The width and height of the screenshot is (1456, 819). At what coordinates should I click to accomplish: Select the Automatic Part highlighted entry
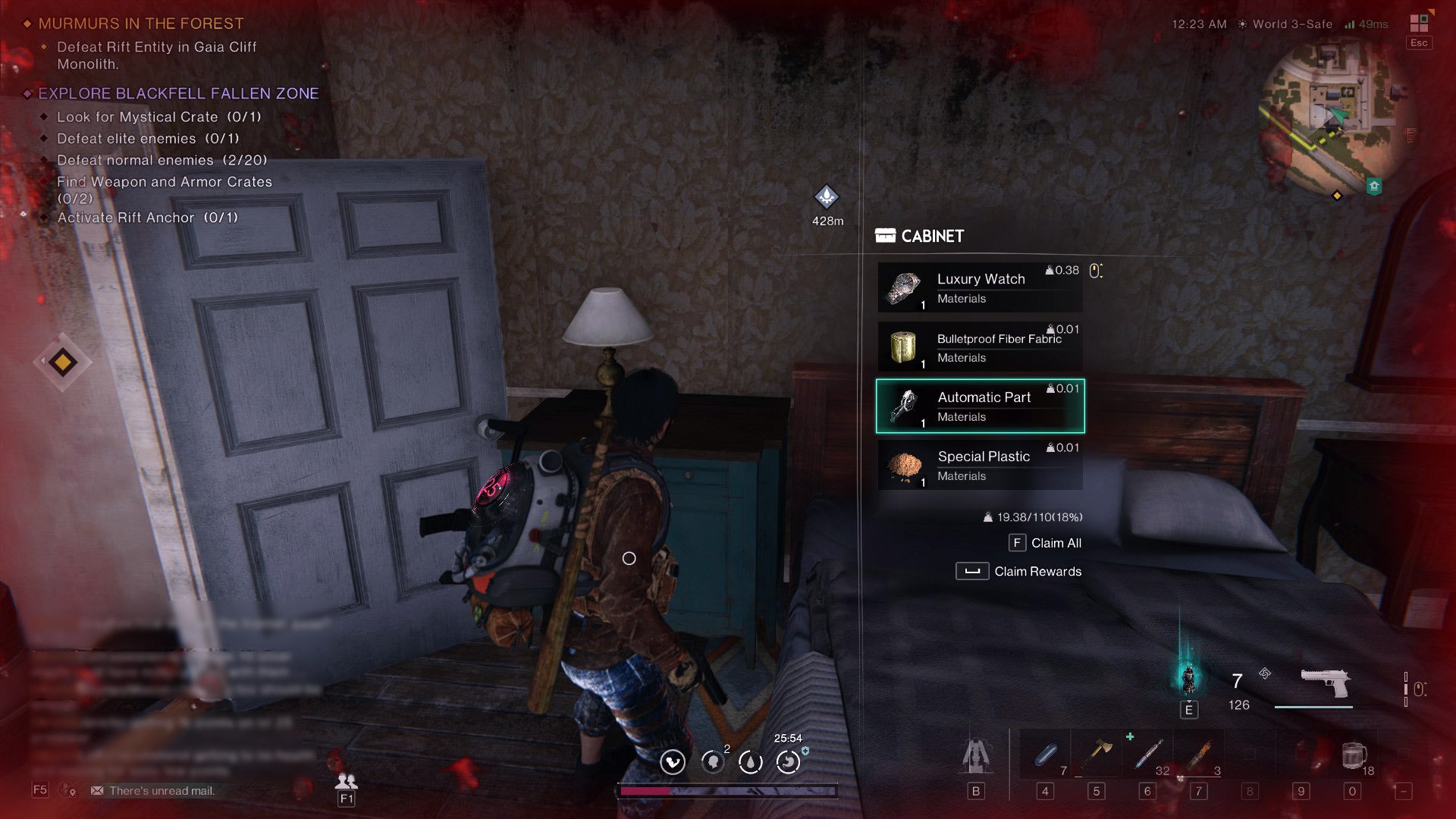[x=979, y=406]
